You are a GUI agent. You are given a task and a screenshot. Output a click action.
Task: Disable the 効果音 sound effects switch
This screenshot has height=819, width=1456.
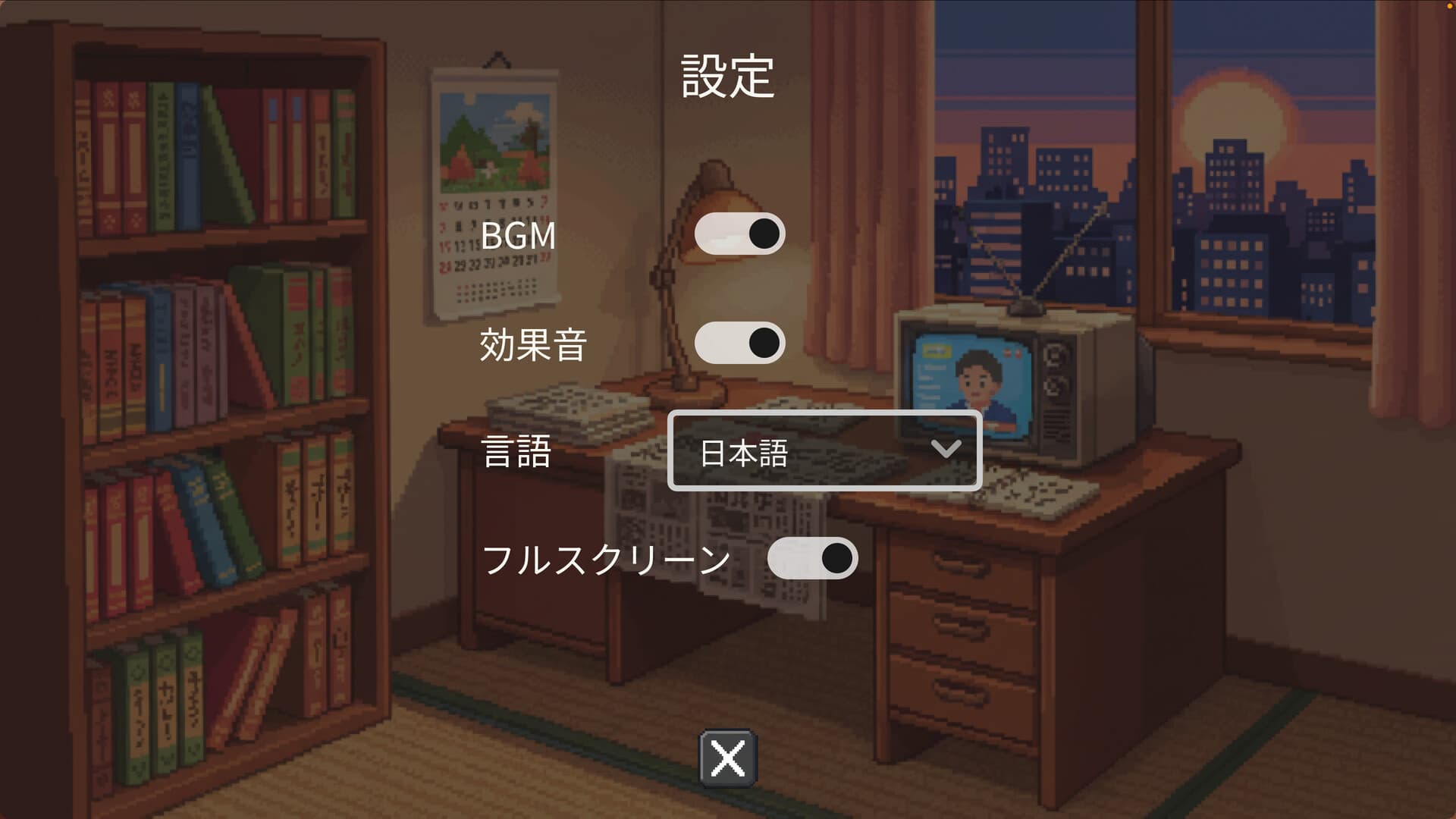click(739, 343)
